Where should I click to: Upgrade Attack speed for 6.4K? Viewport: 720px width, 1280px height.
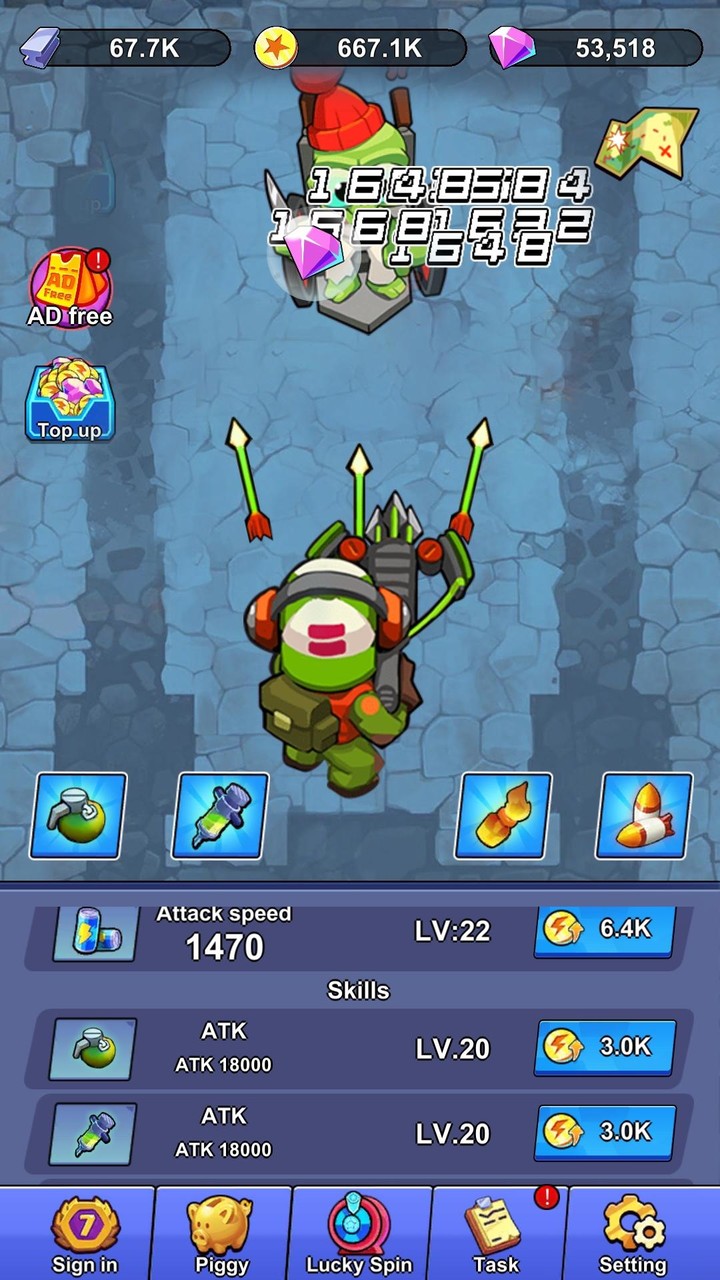pyautogui.click(x=604, y=930)
